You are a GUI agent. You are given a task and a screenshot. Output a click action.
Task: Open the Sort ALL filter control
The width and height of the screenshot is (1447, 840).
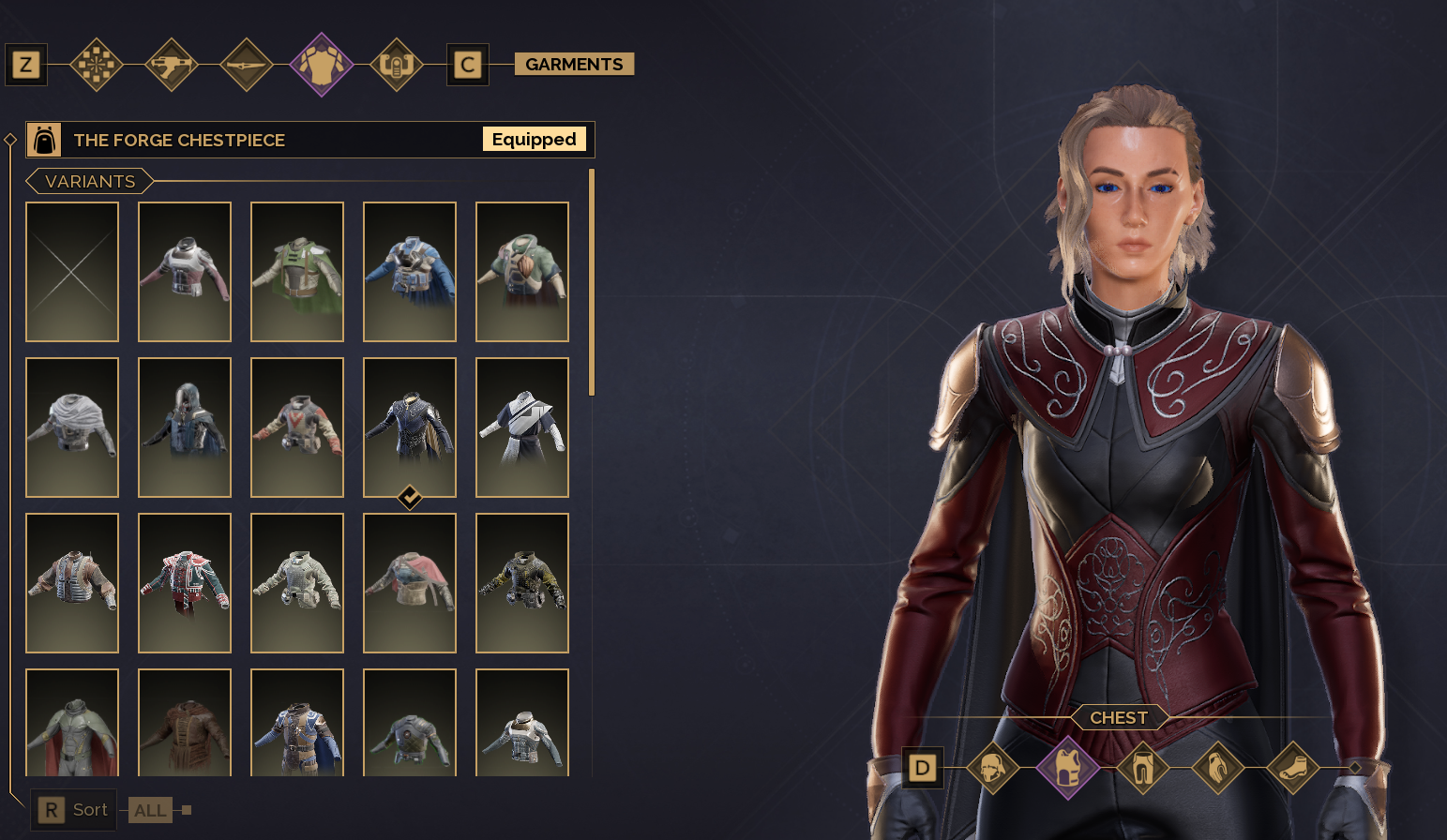pyautogui.click(x=150, y=810)
